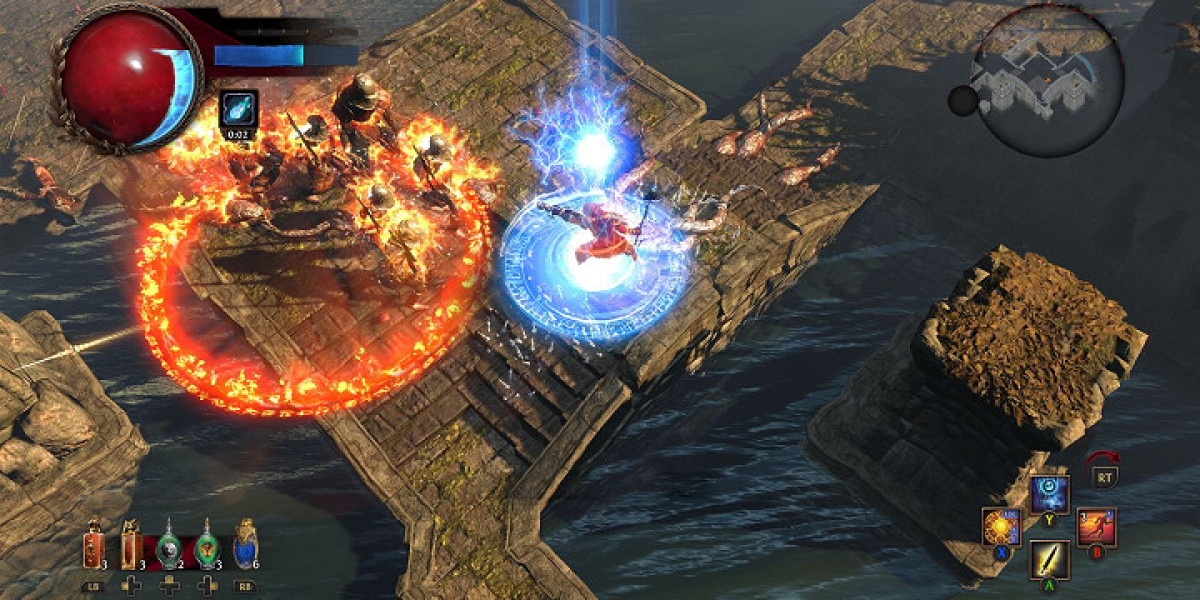Drink the green flask with the silver emblem
1200x600 pixels.
point(170,548)
